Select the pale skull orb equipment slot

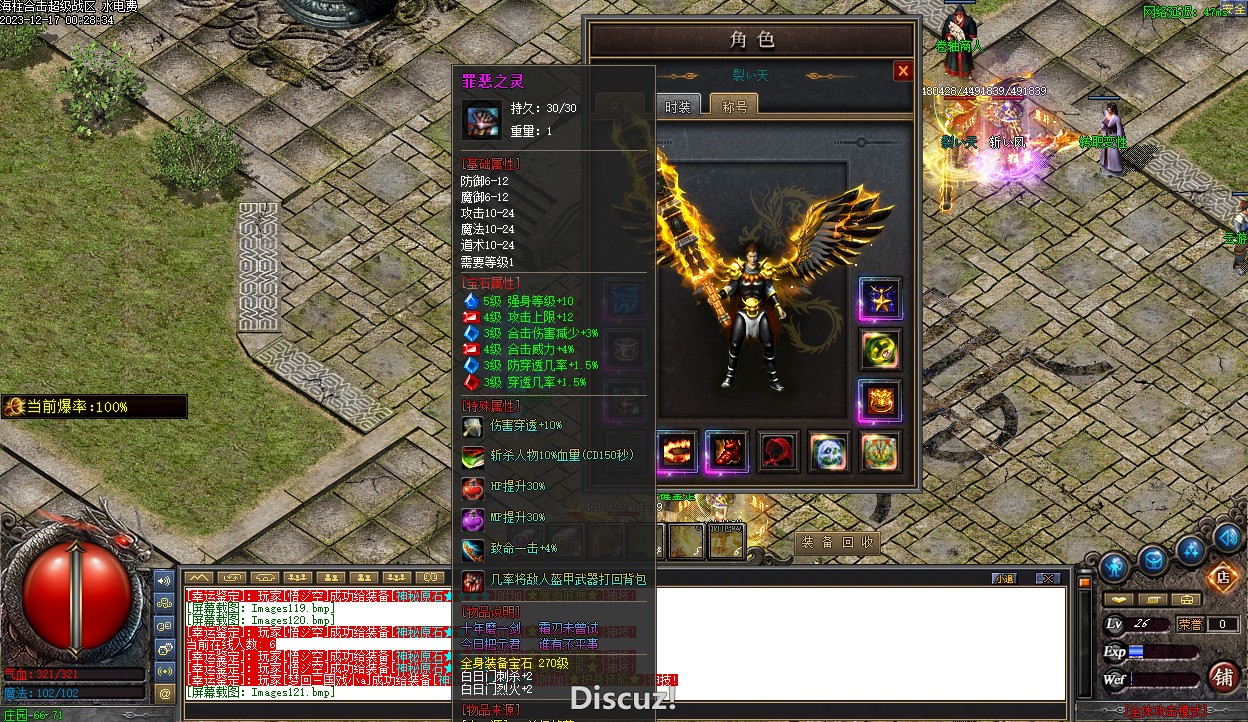click(829, 452)
